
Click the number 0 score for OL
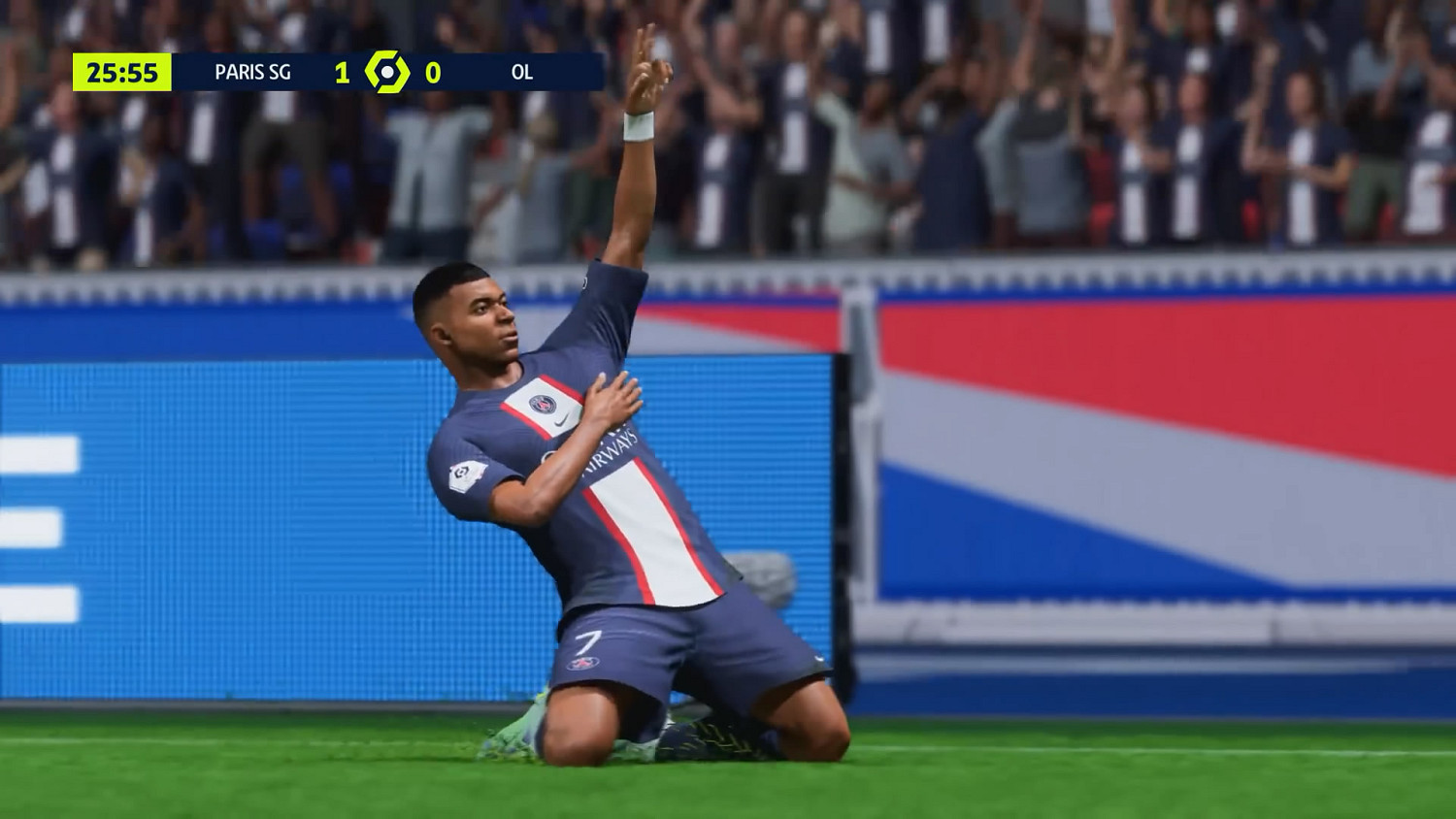coord(435,71)
